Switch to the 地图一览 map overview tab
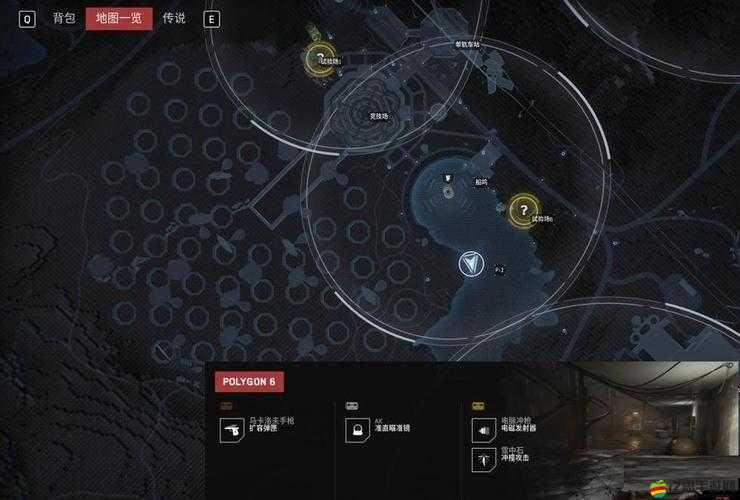The image size is (740, 500). pos(119,18)
